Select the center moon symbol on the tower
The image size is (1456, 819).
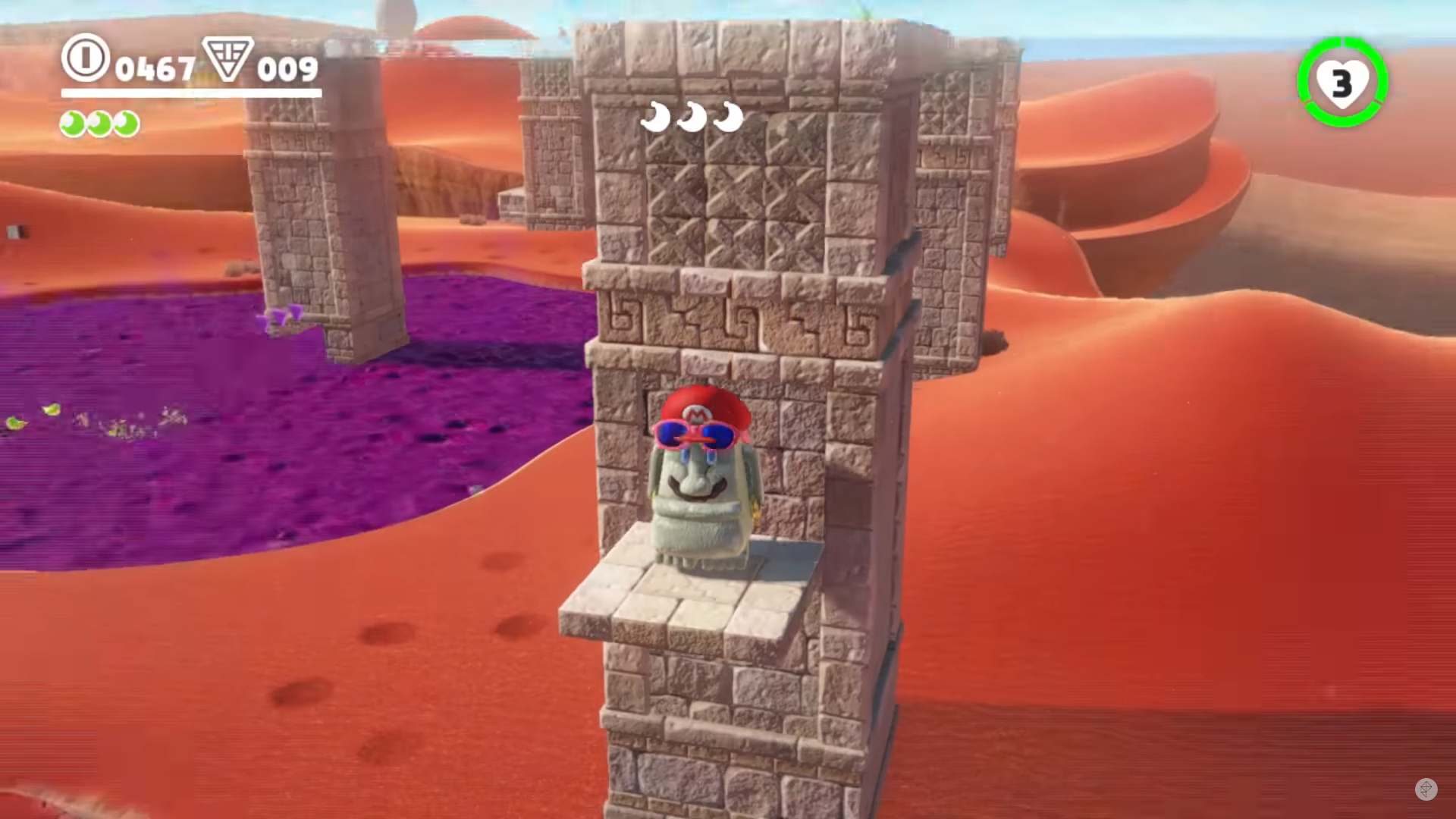coord(692,116)
